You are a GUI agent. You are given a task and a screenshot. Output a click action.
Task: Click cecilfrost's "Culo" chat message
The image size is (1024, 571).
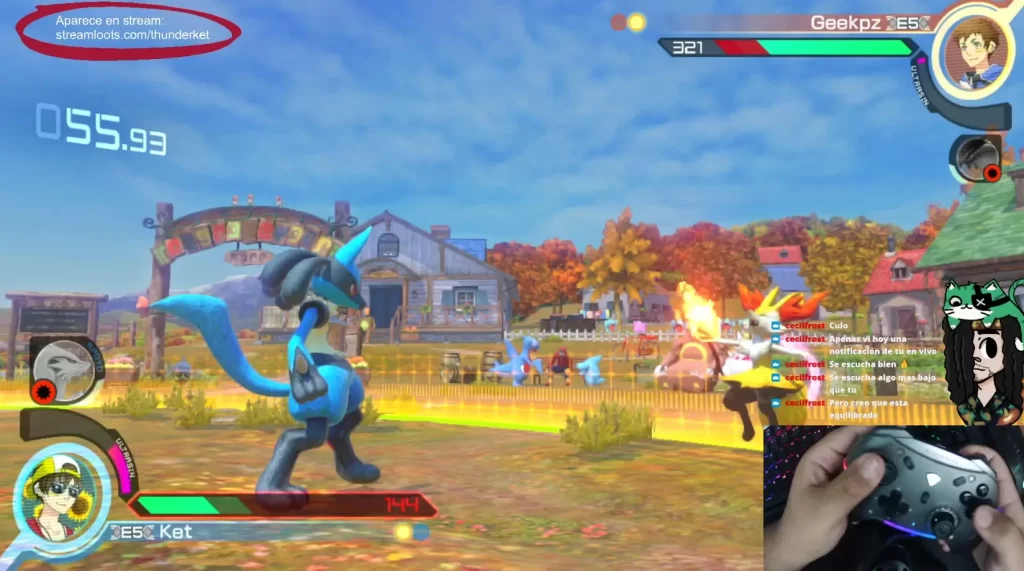click(838, 326)
